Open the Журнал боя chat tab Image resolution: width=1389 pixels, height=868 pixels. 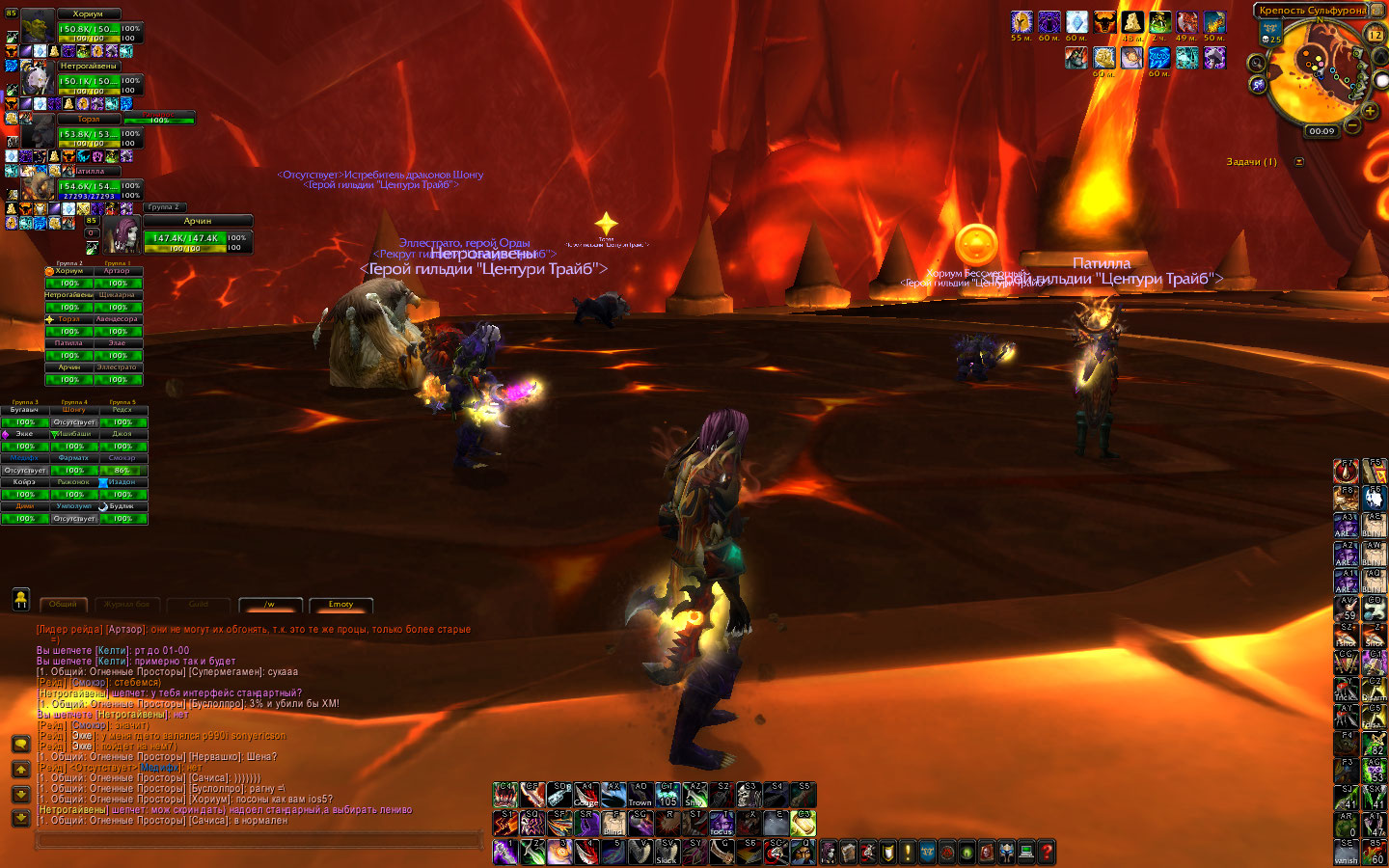point(128,605)
